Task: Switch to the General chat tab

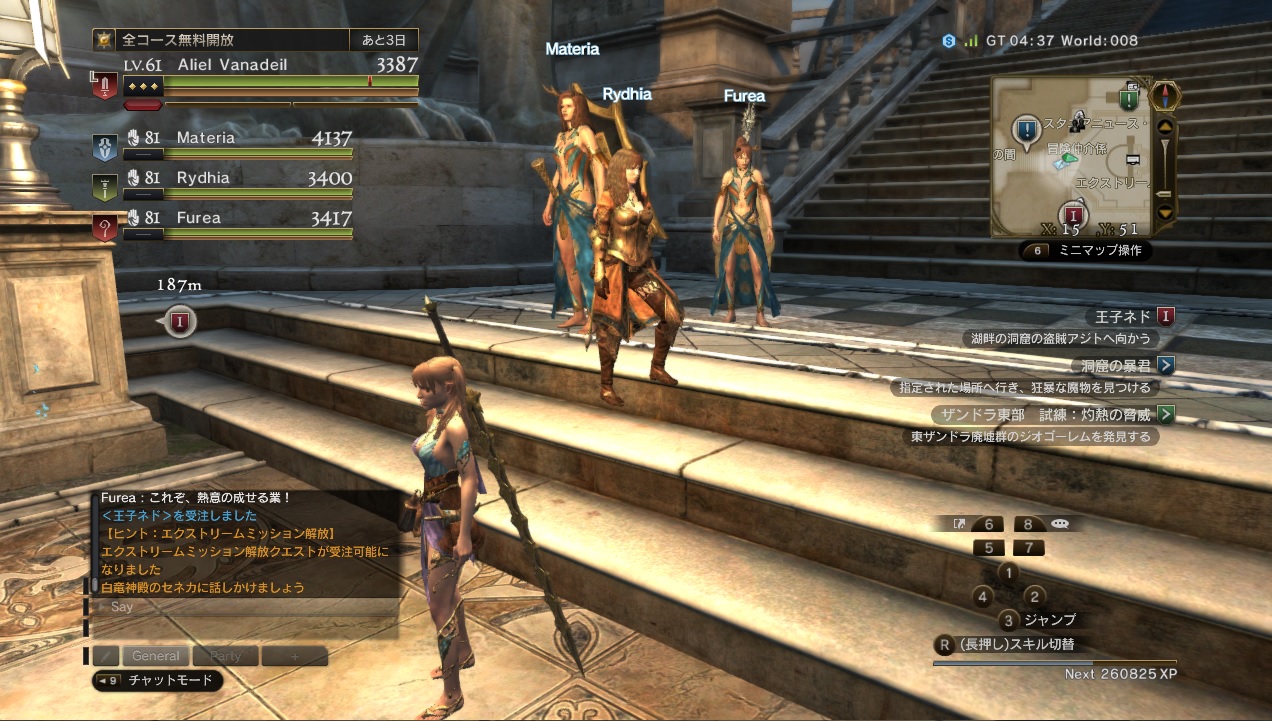Action: [157, 656]
